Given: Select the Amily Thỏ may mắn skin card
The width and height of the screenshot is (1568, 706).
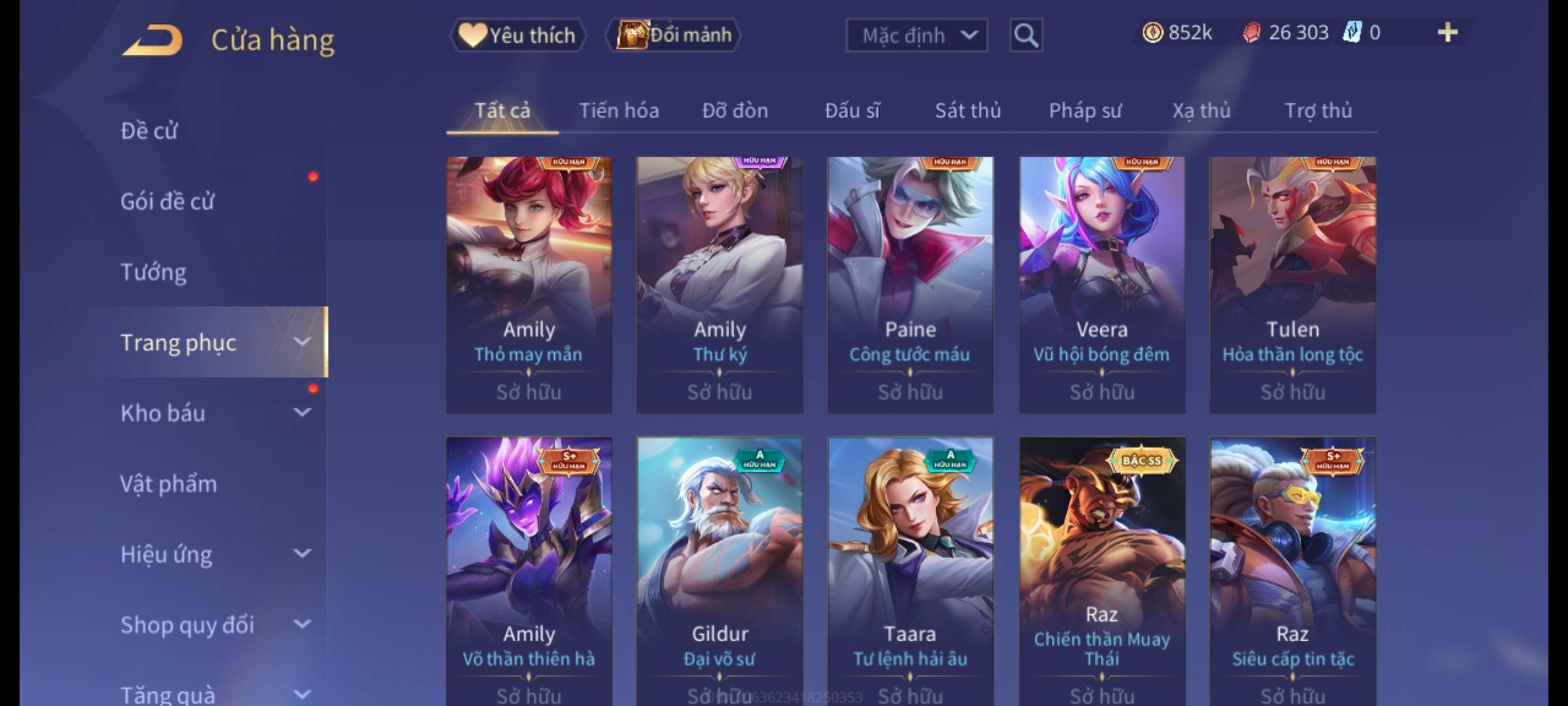Looking at the screenshot, I should click(x=529, y=284).
